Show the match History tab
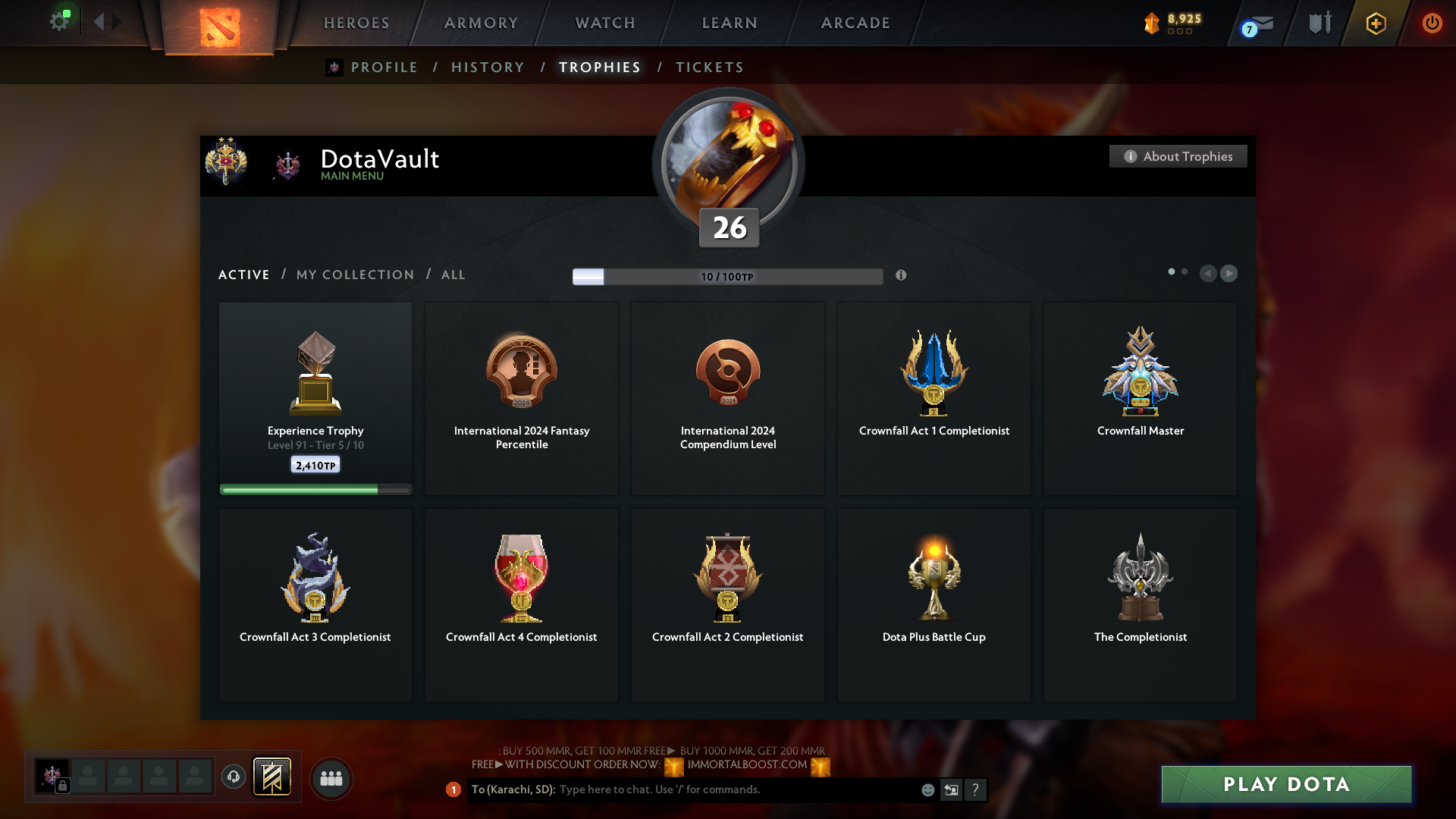The image size is (1456, 819). (x=488, y=67)
